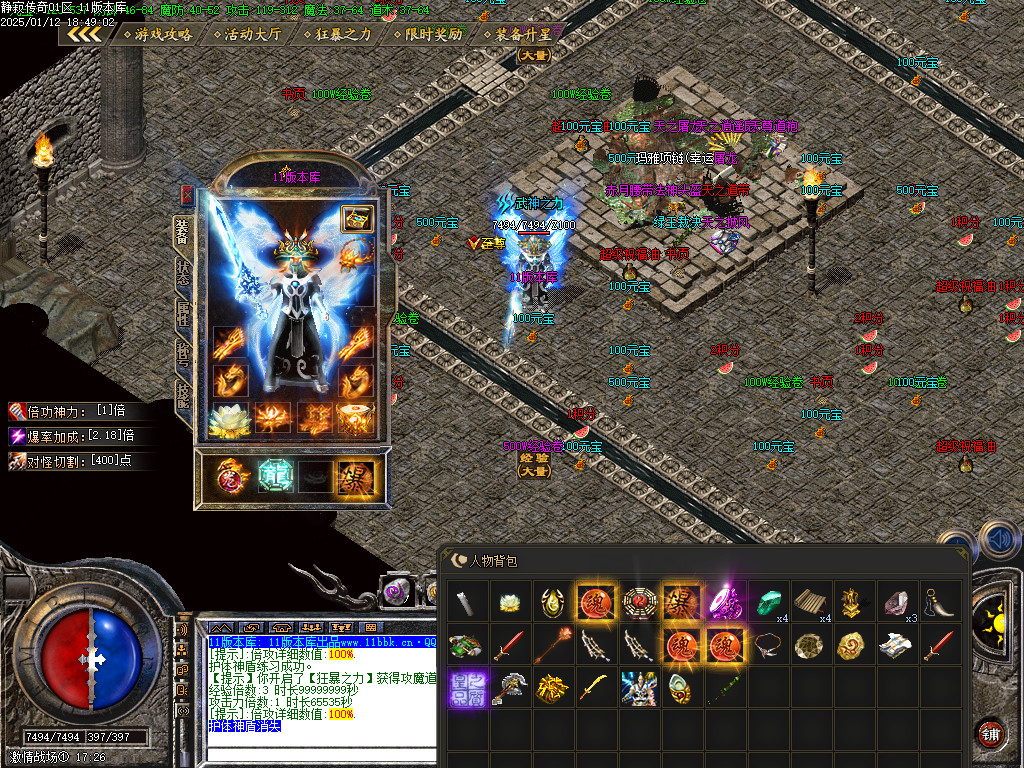Screen dimensions: 1024x768
Task: Select the purple 皇品 seal item
Action: (x=465, y=687)
